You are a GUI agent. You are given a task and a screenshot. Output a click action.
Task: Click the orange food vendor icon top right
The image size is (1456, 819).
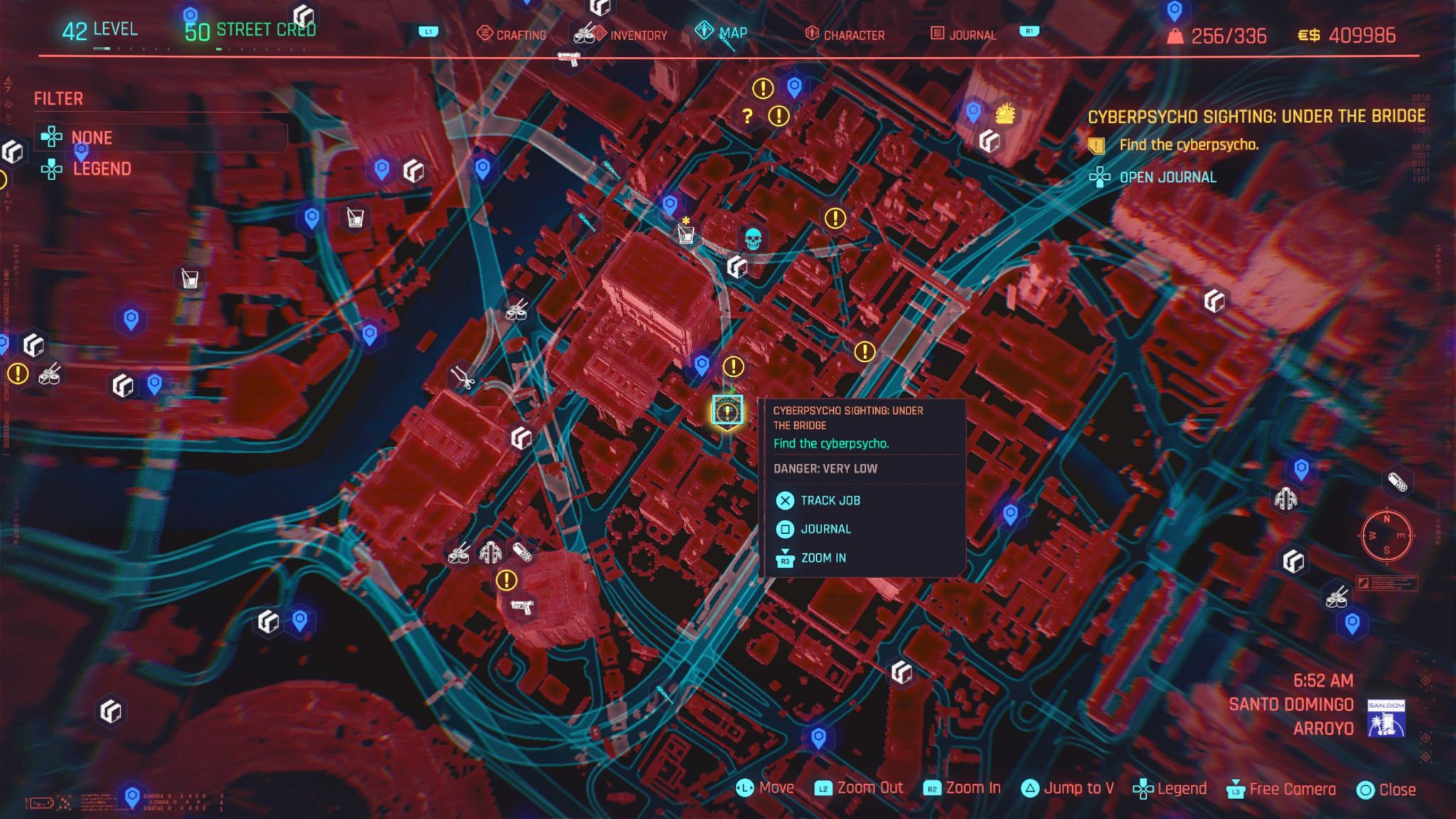1005,112
